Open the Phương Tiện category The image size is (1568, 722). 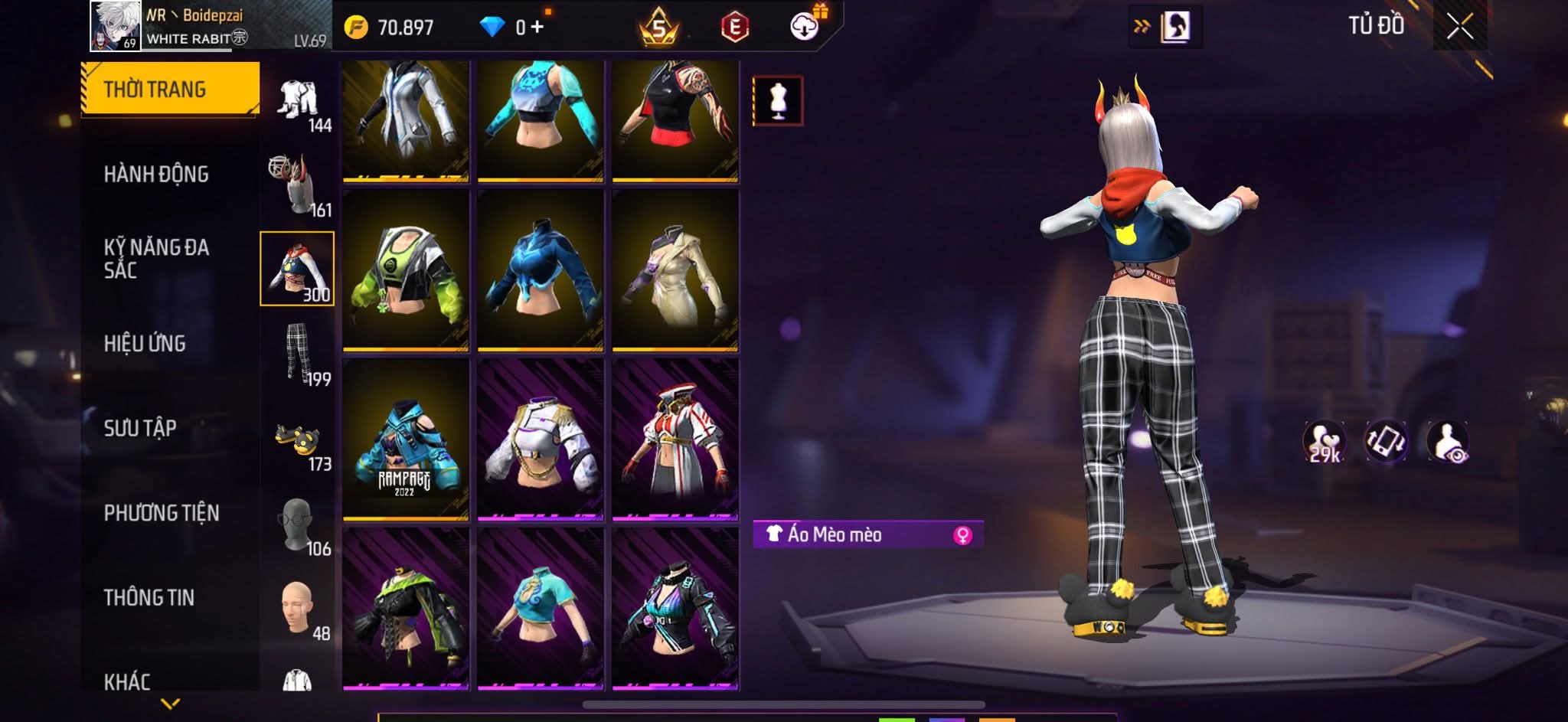coord(162,513)
